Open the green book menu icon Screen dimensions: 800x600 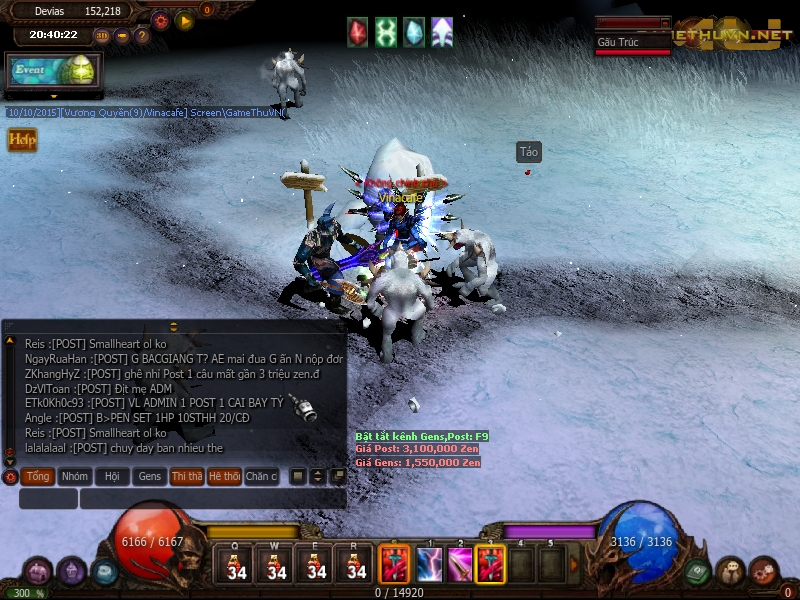(698, 570)
